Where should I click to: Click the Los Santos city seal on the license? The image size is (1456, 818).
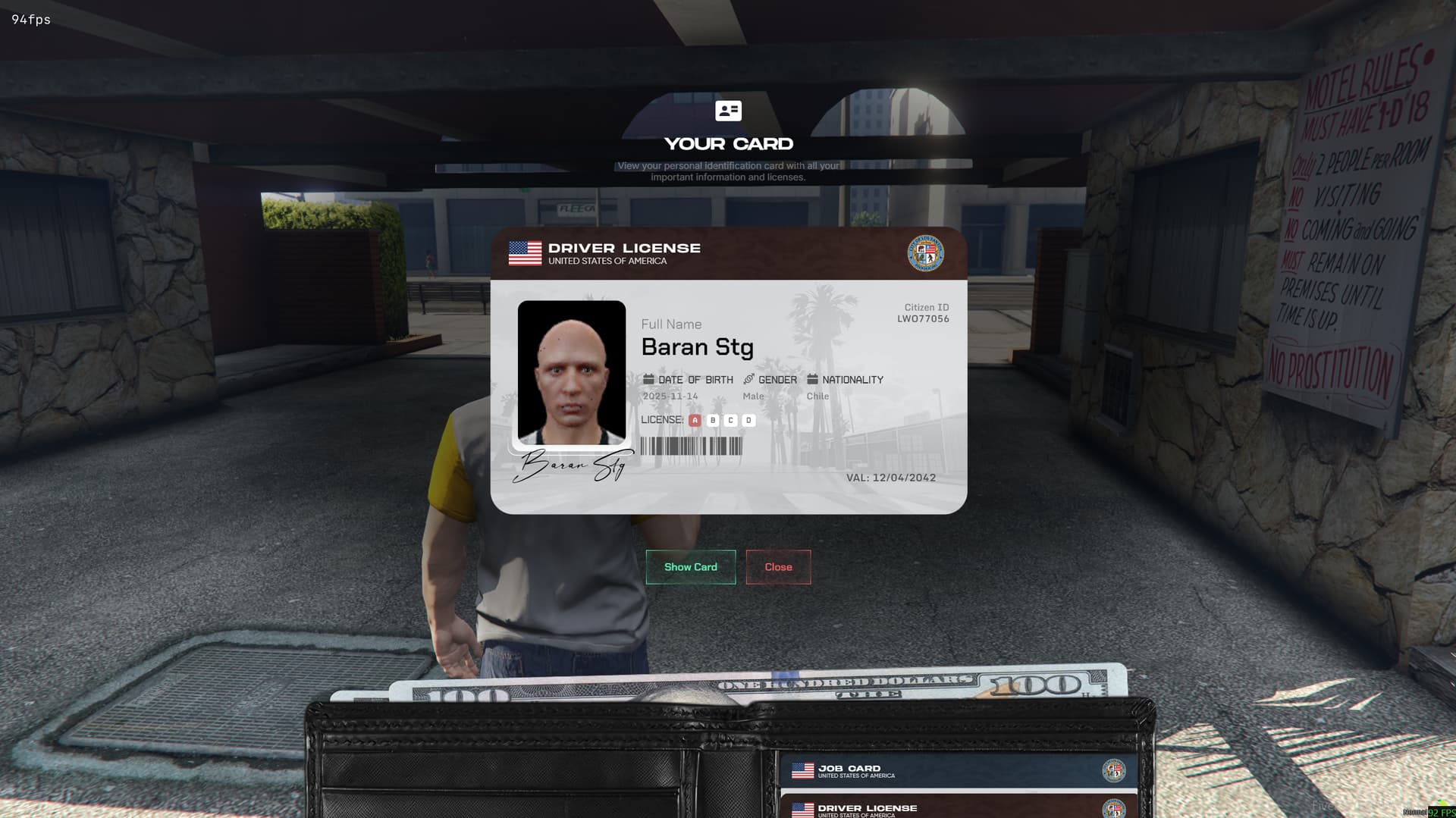pos(926,254)
